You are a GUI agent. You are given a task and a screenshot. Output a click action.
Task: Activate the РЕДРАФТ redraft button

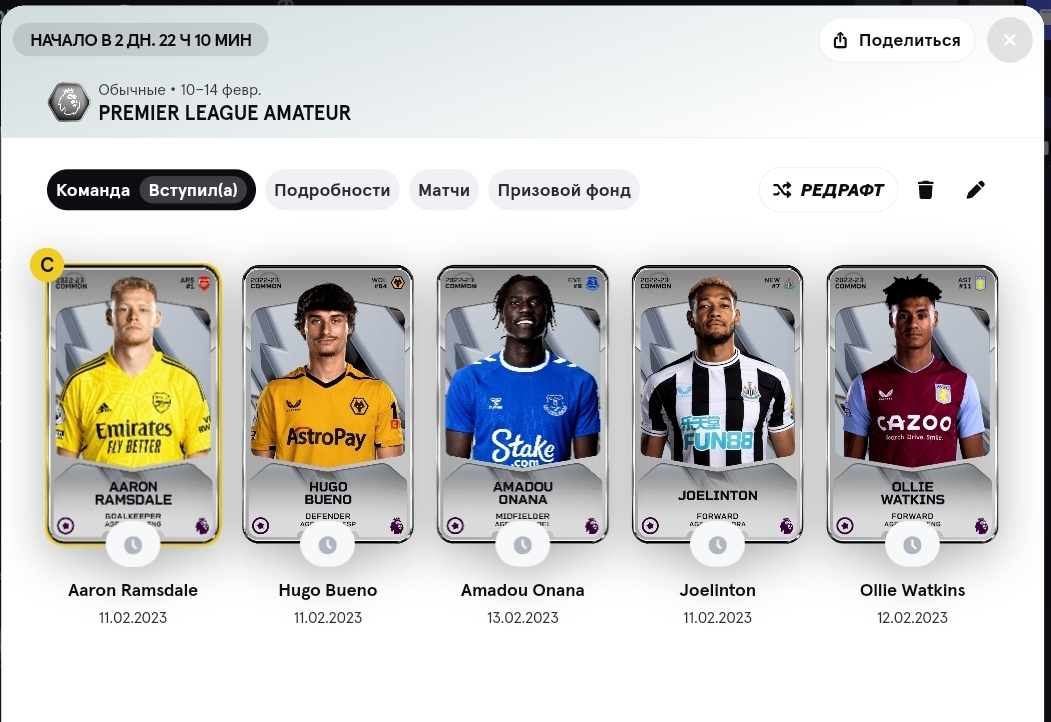tap(828, 190)
